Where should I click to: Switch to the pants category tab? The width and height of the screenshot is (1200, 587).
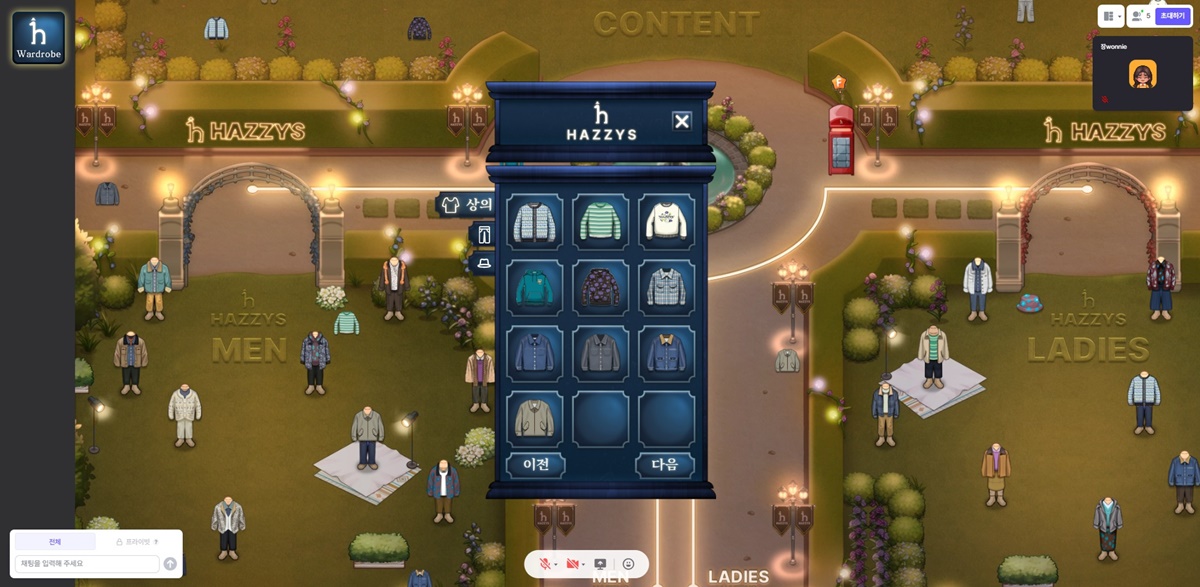[x=485, y=235]
